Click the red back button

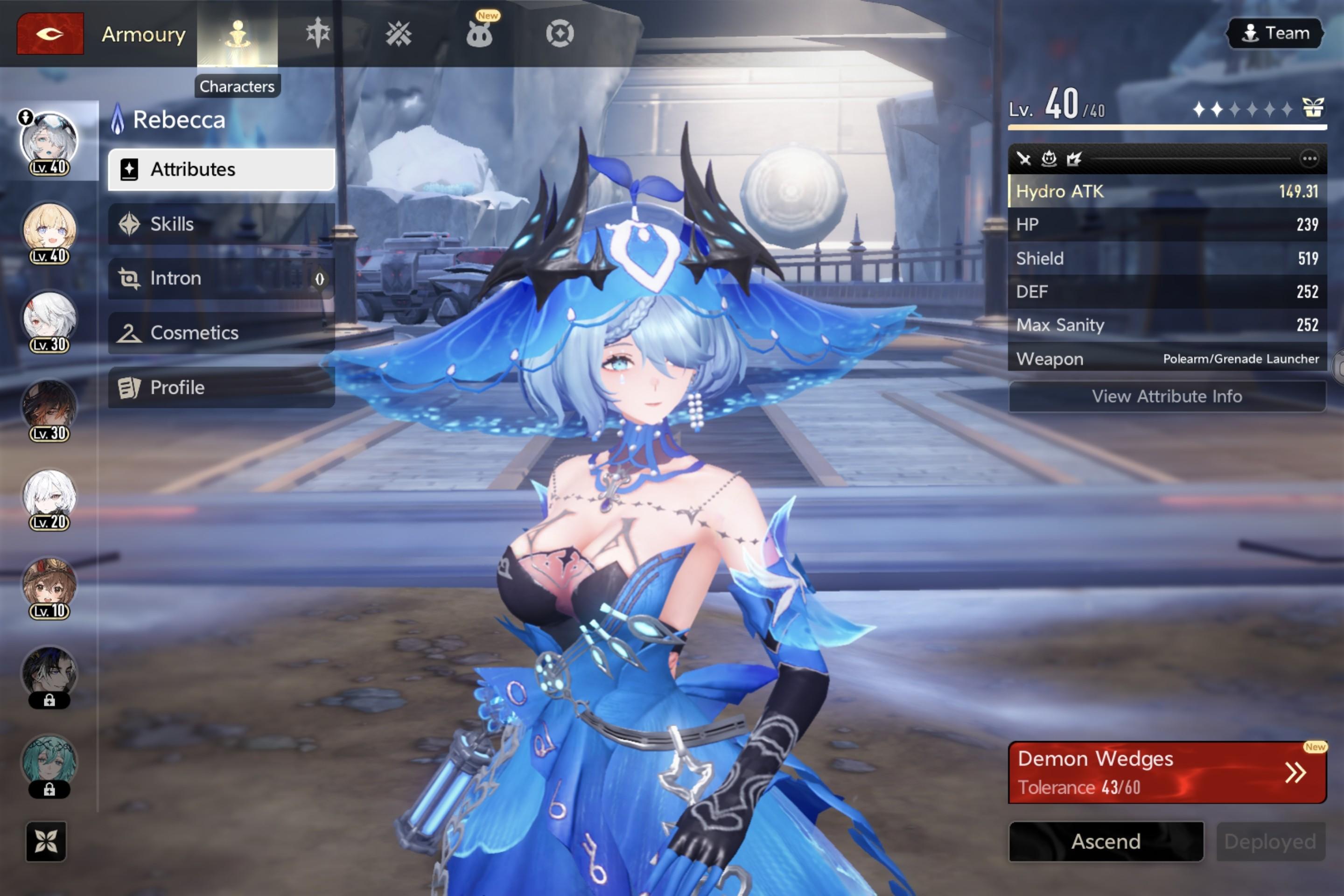(50, 34)
